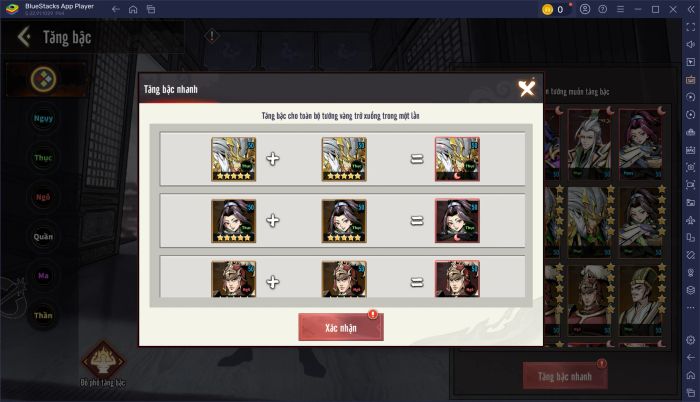Click the Tăng bậc nhanh button behind popup
700x402 pixels.
coord(565,376)
